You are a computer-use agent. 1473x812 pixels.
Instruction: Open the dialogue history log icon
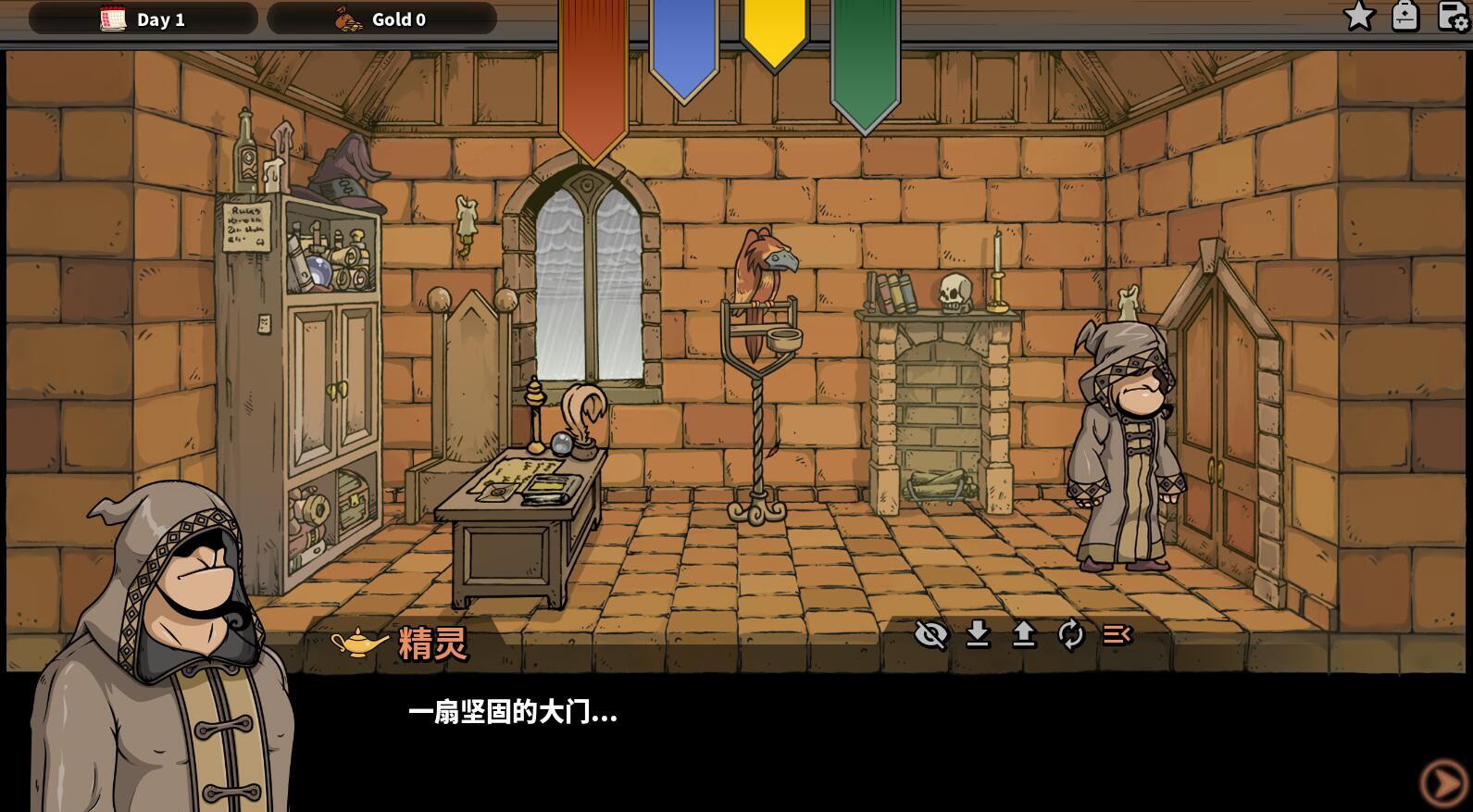tap(1116, 636)
